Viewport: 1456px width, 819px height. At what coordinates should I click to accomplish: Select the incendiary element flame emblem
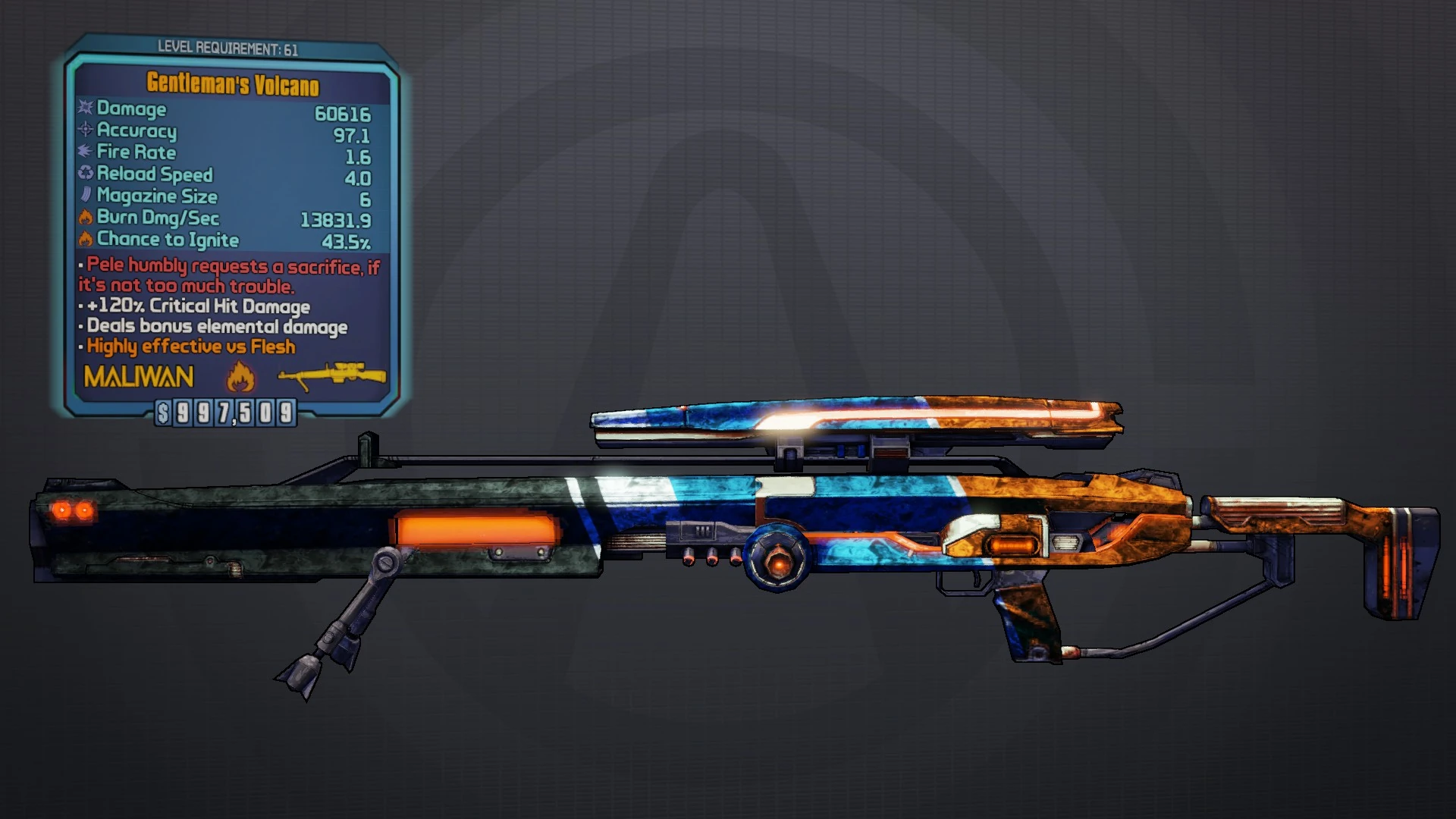(x=241, y=377)
